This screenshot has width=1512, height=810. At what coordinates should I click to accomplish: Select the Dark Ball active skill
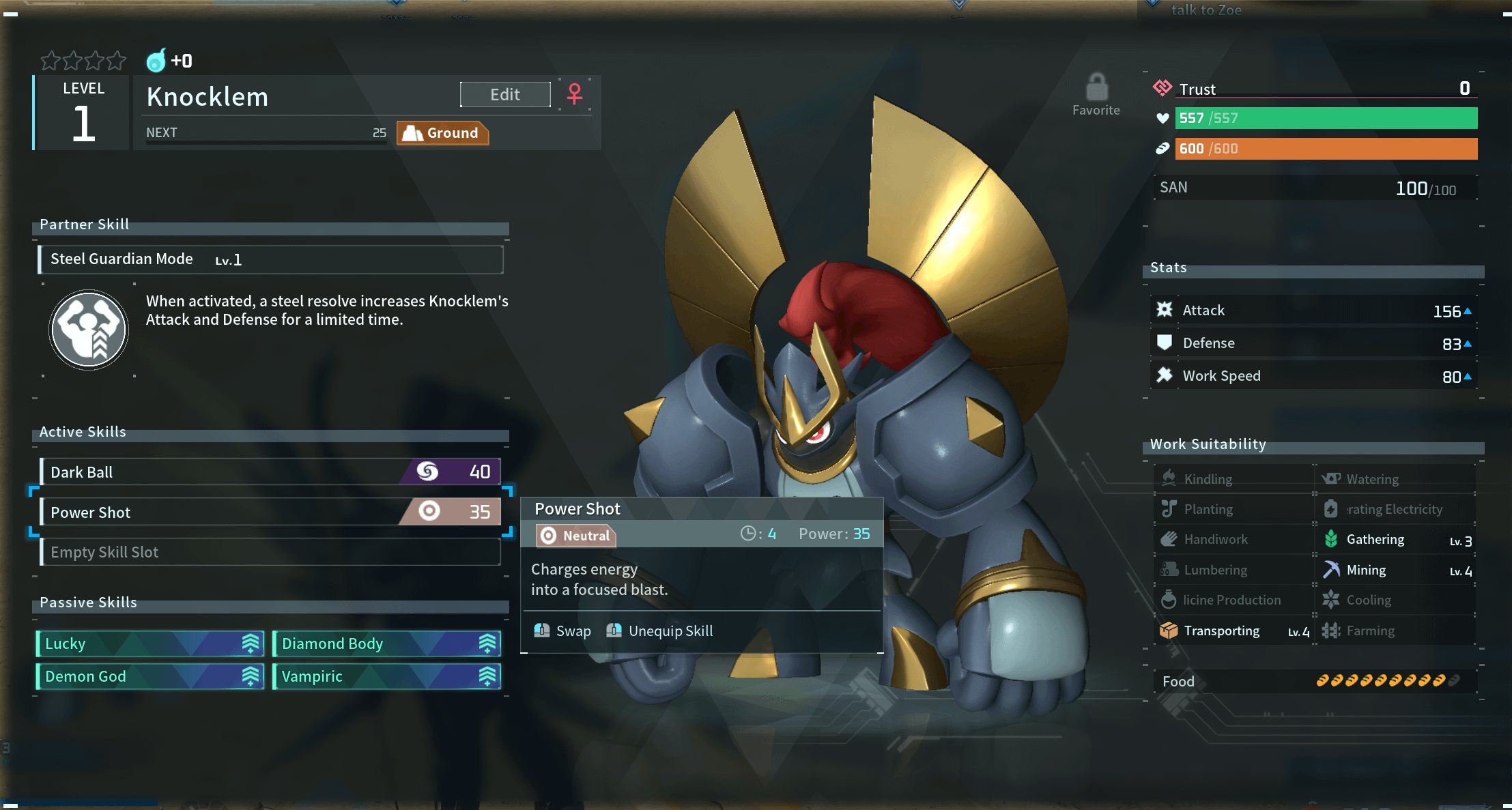click(x=270, y=472)
